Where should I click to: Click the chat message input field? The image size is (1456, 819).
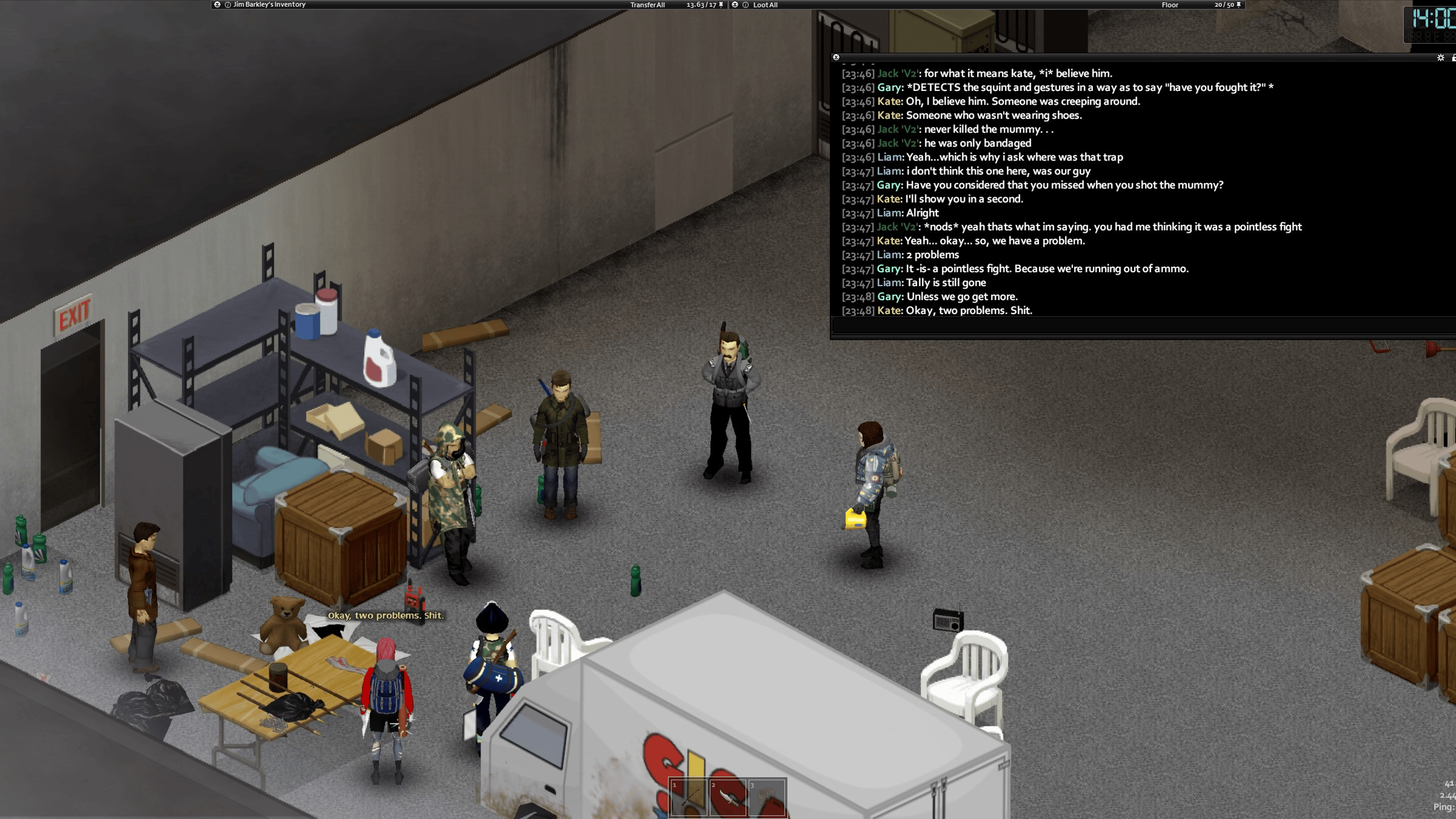click(x=1130, y=326)
